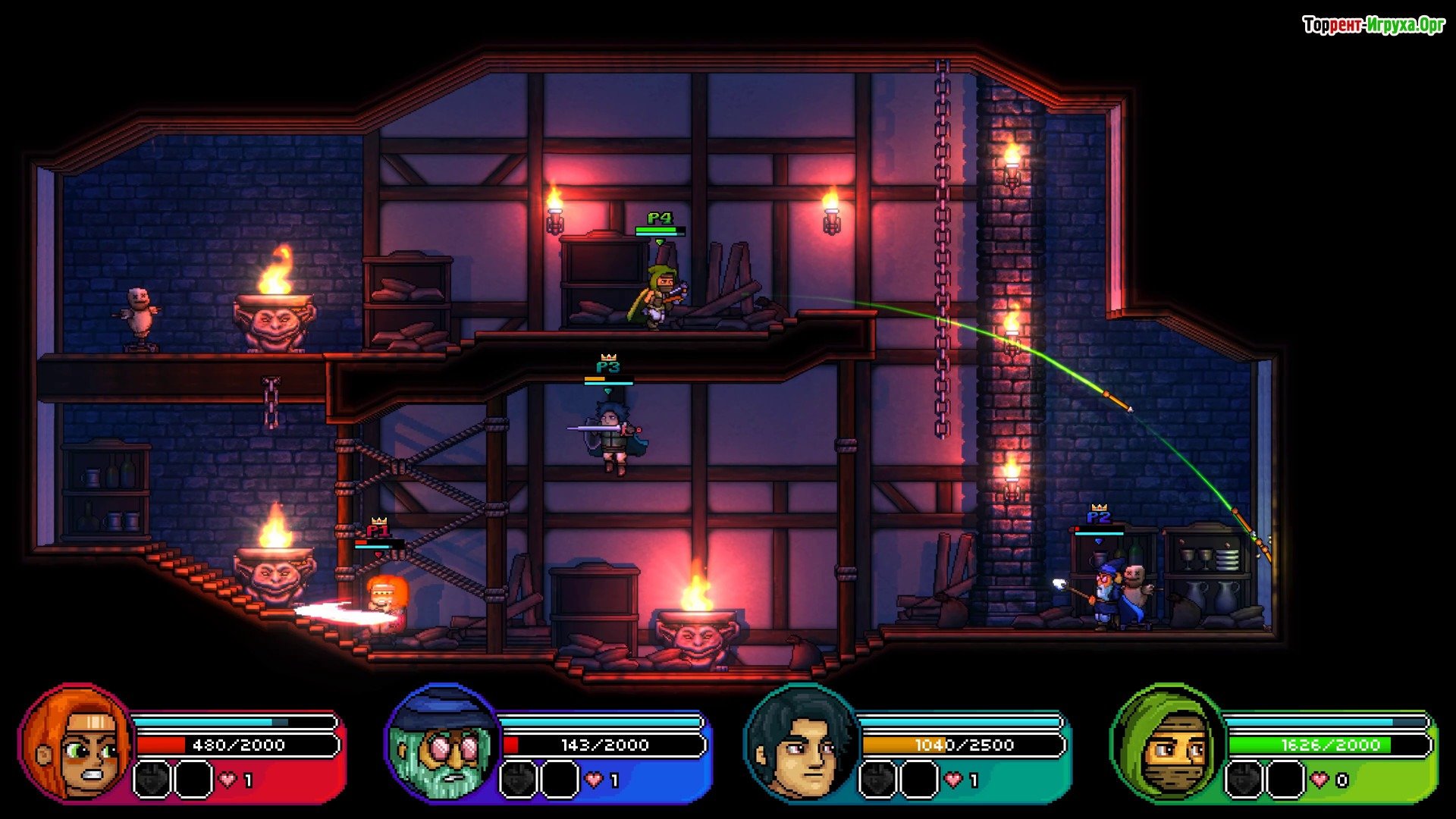
Task: Select the dark-haired swordsman portrait
Action: click(804, 743)
